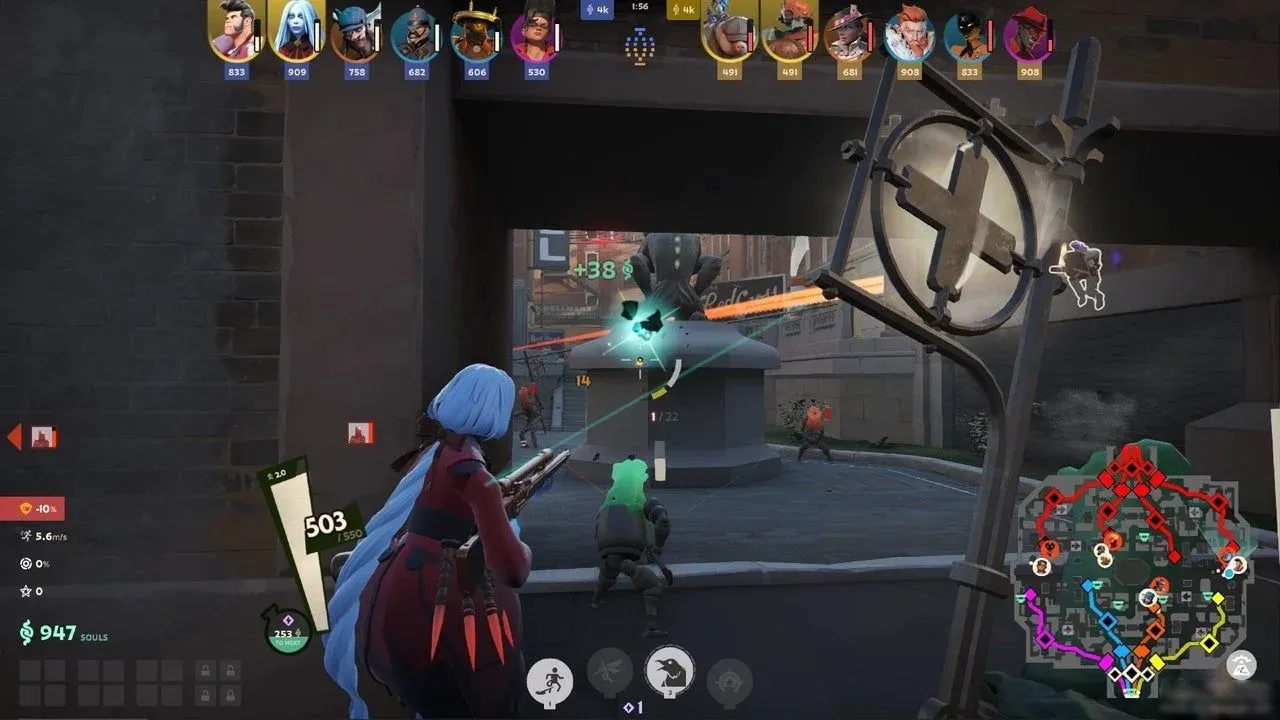Select the pompadour-haired ally portrait
The width and height of the screenshot is (1280, 720).
(x=235, y=32)
